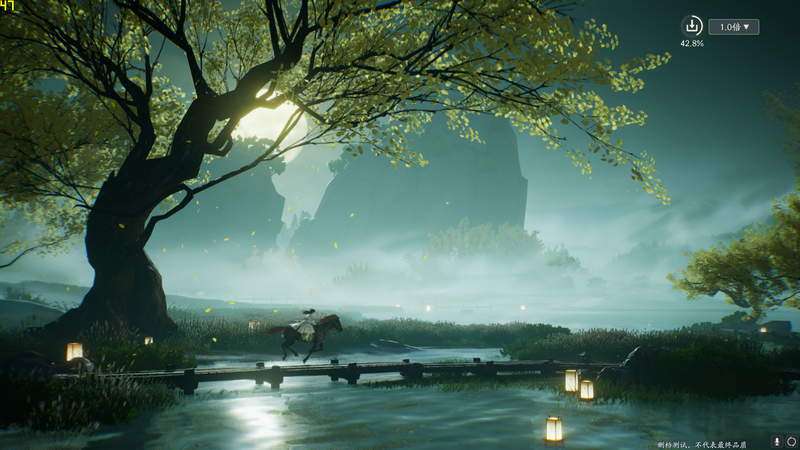Open the 1.0倍 speed dropdown
The image size is (800, 450).
point(734,27)
